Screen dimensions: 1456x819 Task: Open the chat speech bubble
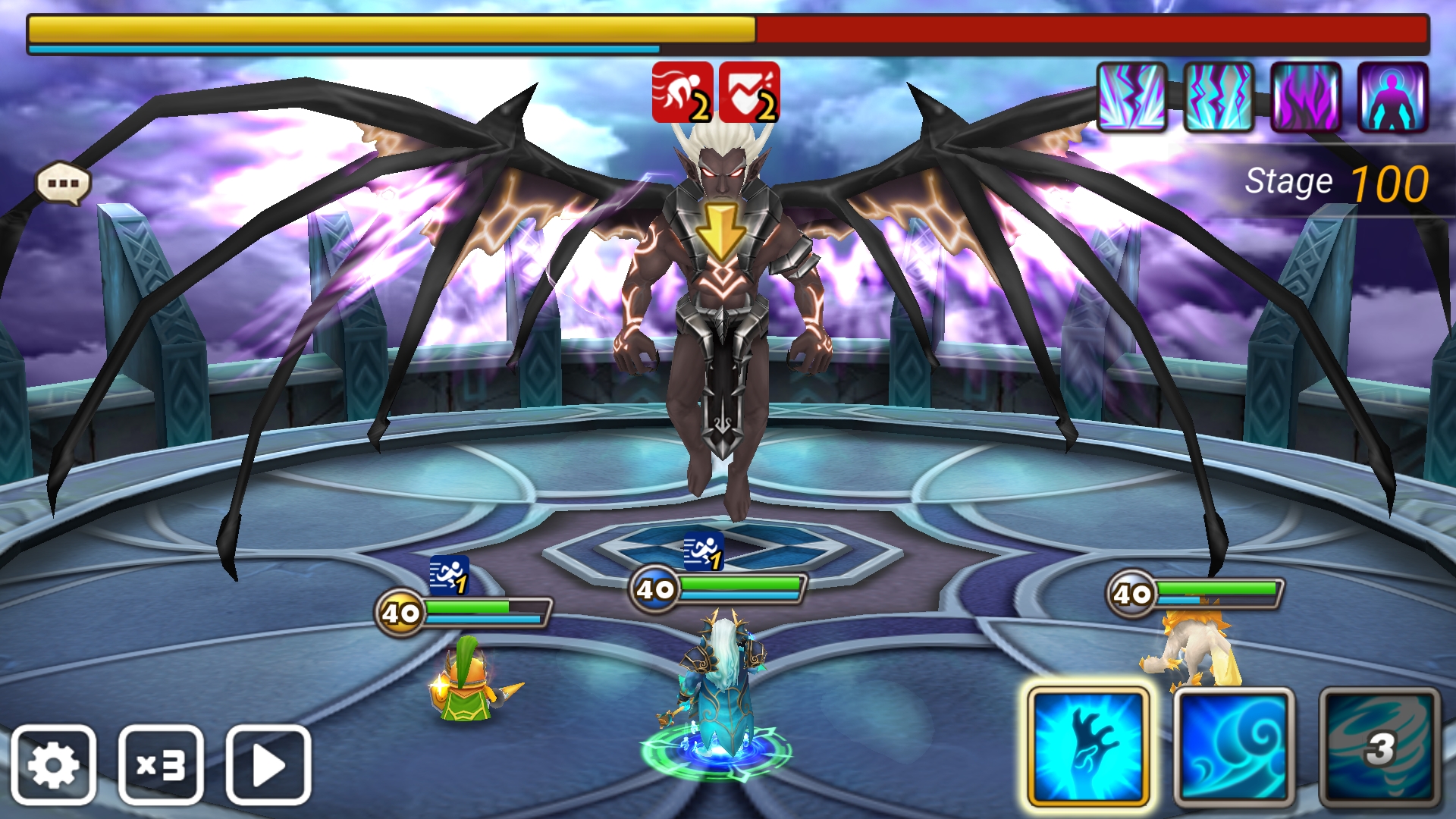pos(64,184)
